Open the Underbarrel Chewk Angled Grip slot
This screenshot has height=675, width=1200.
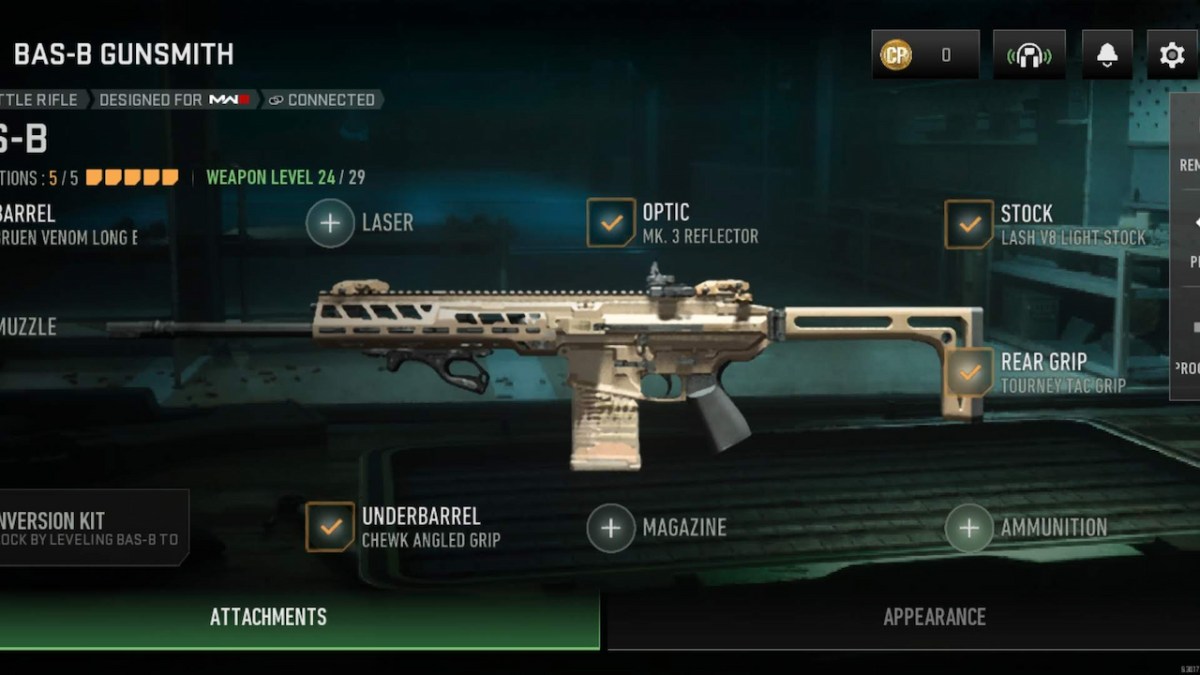click(x=330, y=527)
